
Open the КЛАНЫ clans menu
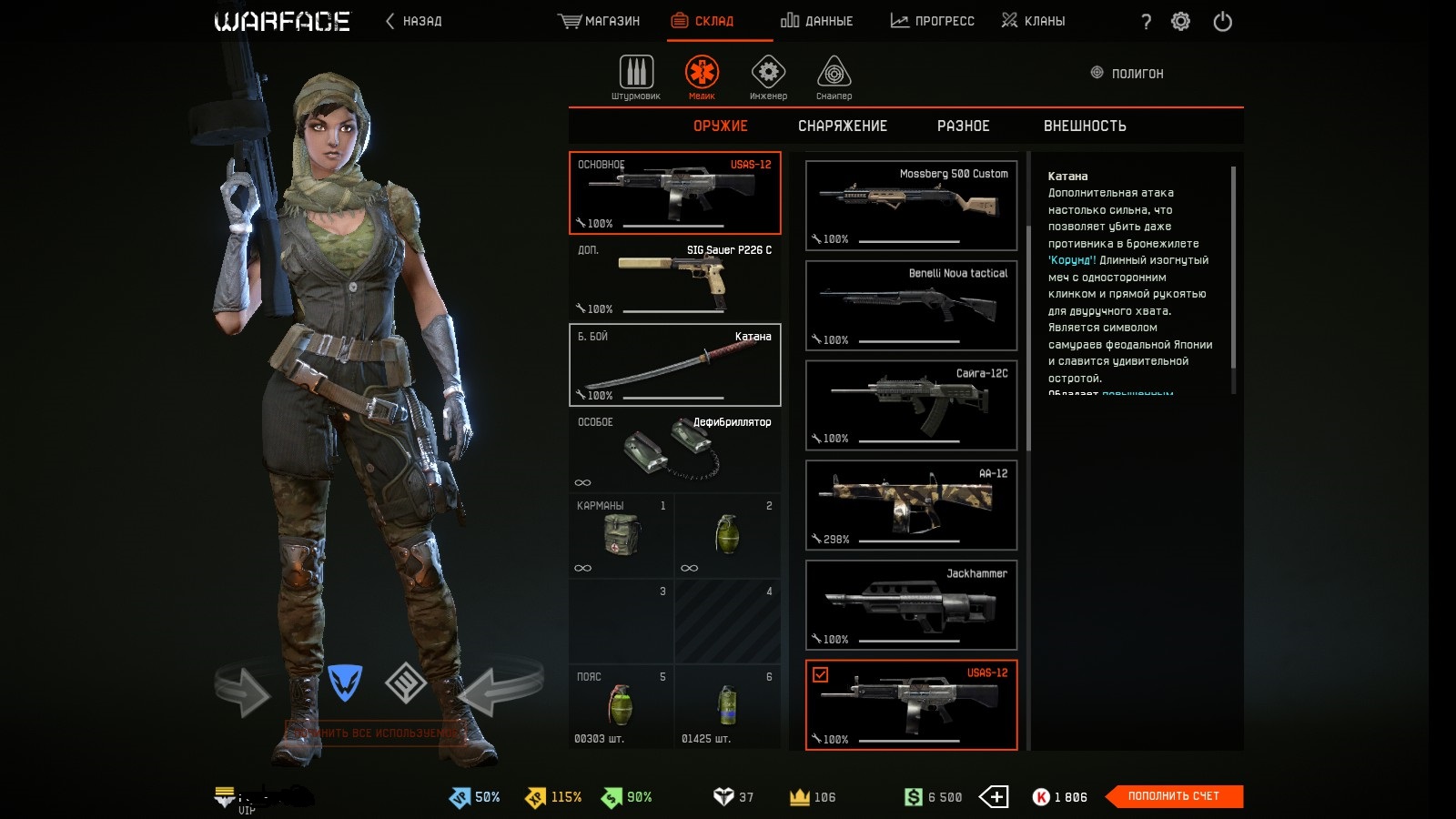(x=1033, y=21)
